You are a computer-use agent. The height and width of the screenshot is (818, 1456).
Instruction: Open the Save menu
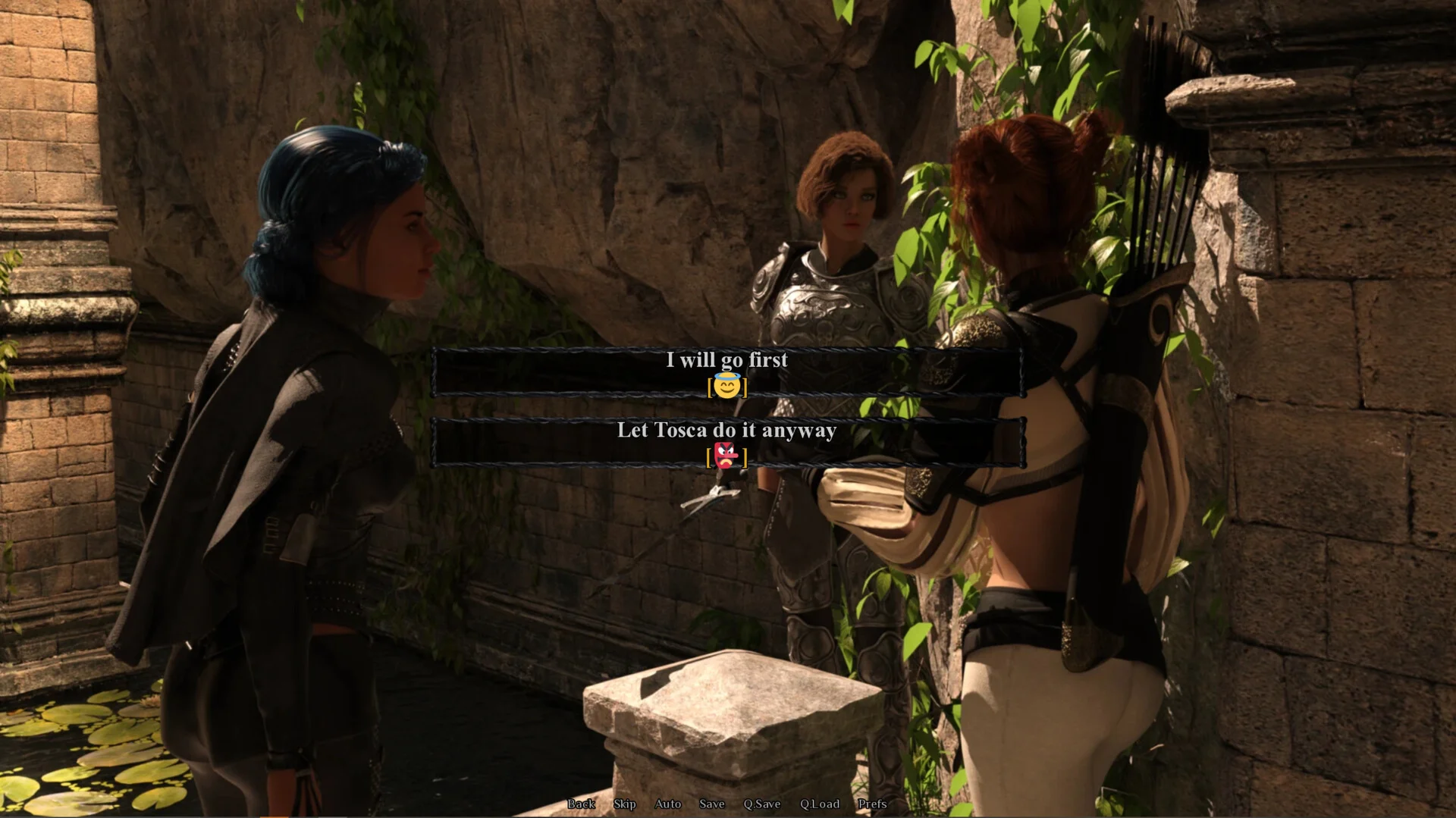[711, 804]
